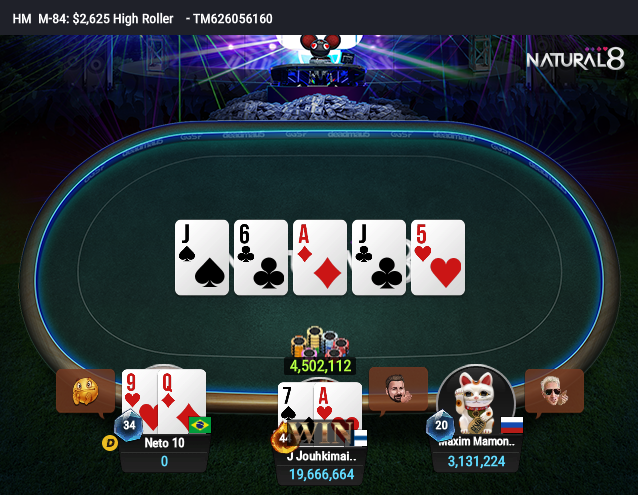The height and width of the screenshot is (495, 638).
Task: Click the six of clubs community card
Action: click(261, 258)
